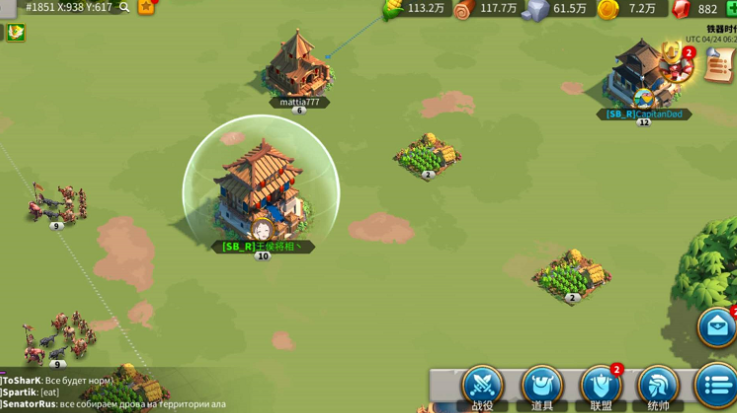Click the green plus to buy gems
The width and height of the screenshot is (737, 413).
click(731, 9)
